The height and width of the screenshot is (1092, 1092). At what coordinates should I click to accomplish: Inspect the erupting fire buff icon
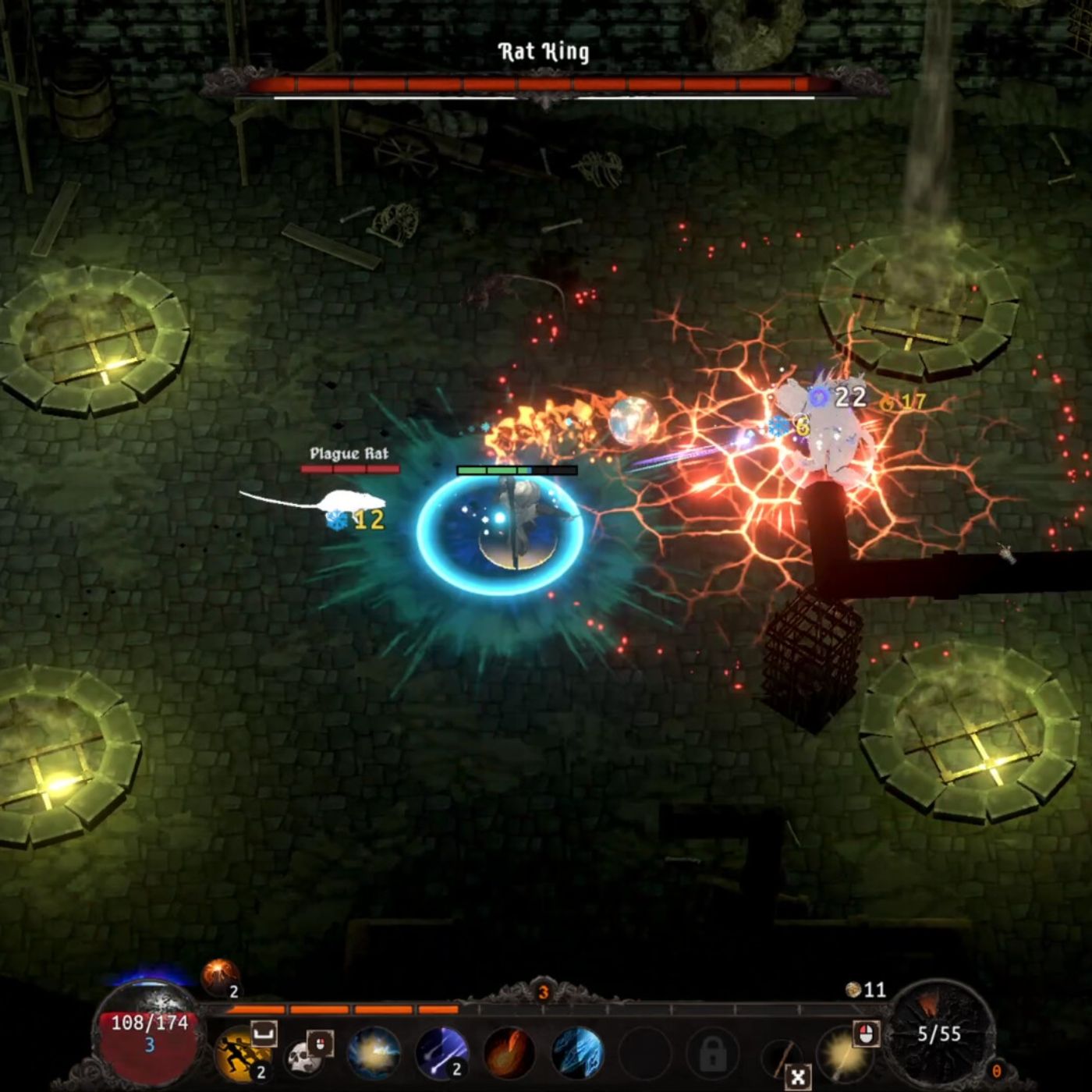219,977
